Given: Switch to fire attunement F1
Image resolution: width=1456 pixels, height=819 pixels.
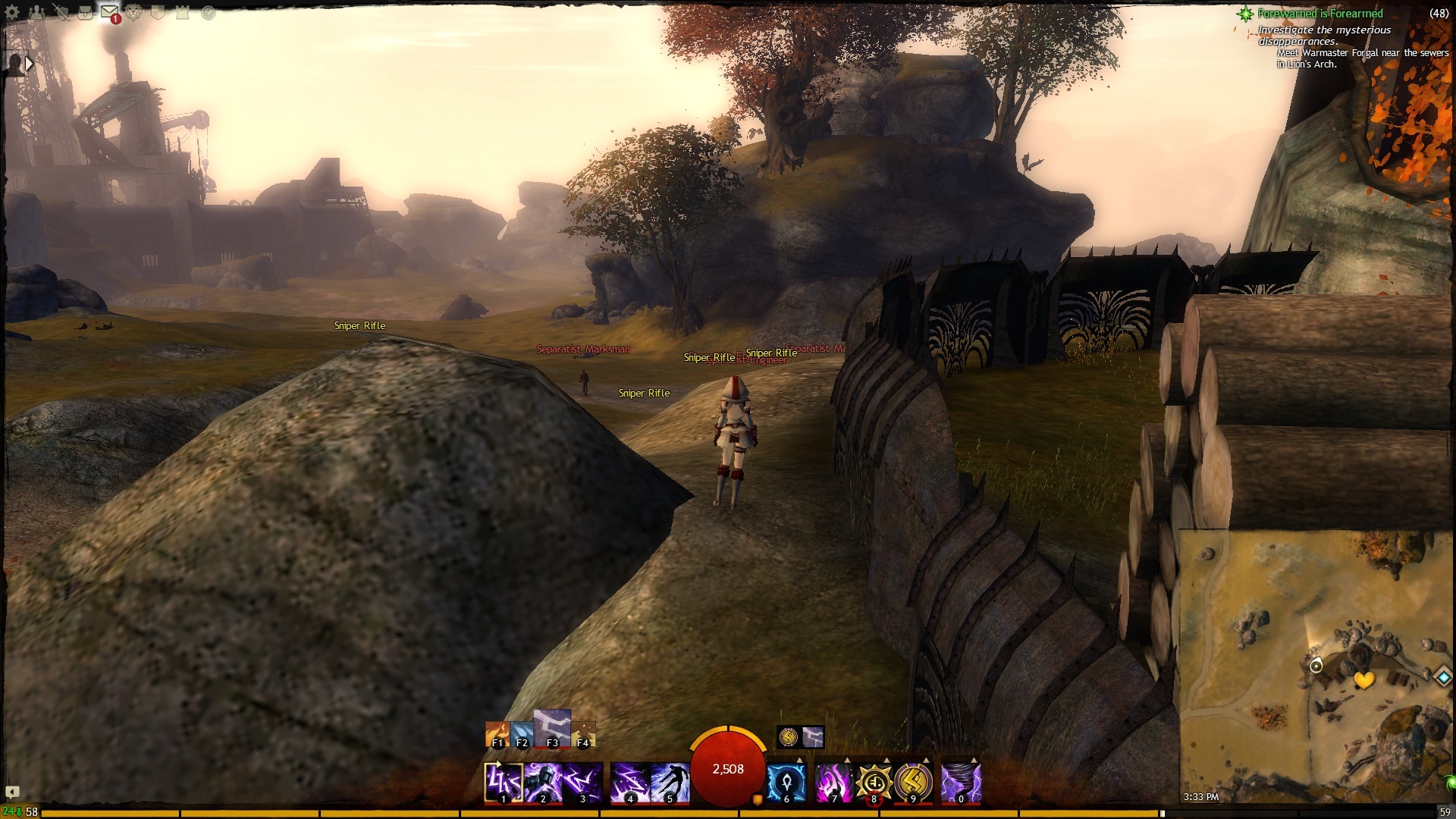Looking at the screenshot, I should 497,734.
